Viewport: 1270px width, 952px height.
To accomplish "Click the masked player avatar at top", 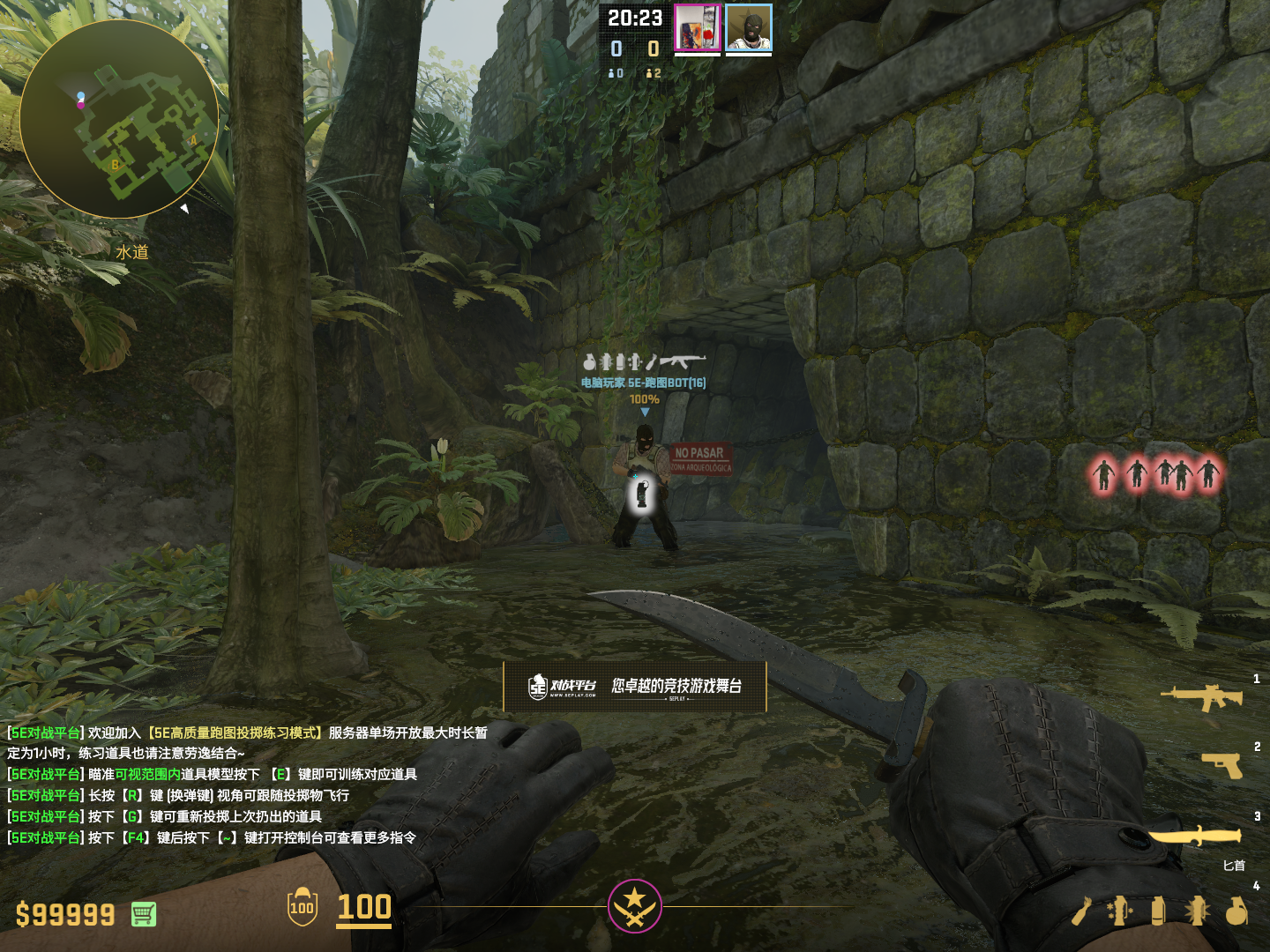I will pyautogui.click(x=749, y=28).
